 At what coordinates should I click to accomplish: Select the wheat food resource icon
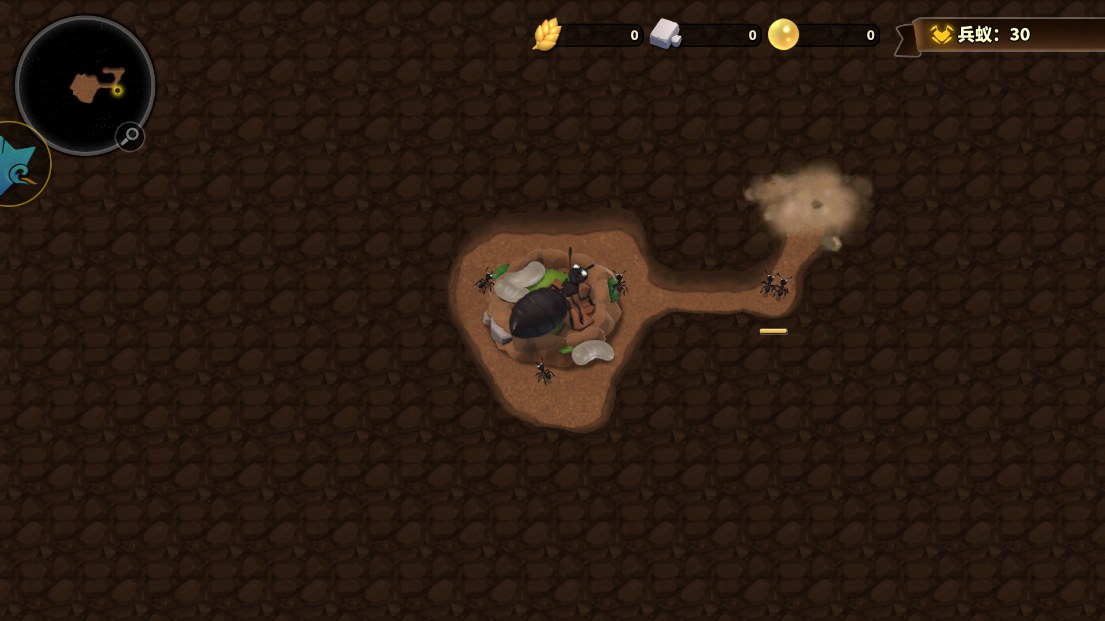pyautogui.click(x=547, y=35)
